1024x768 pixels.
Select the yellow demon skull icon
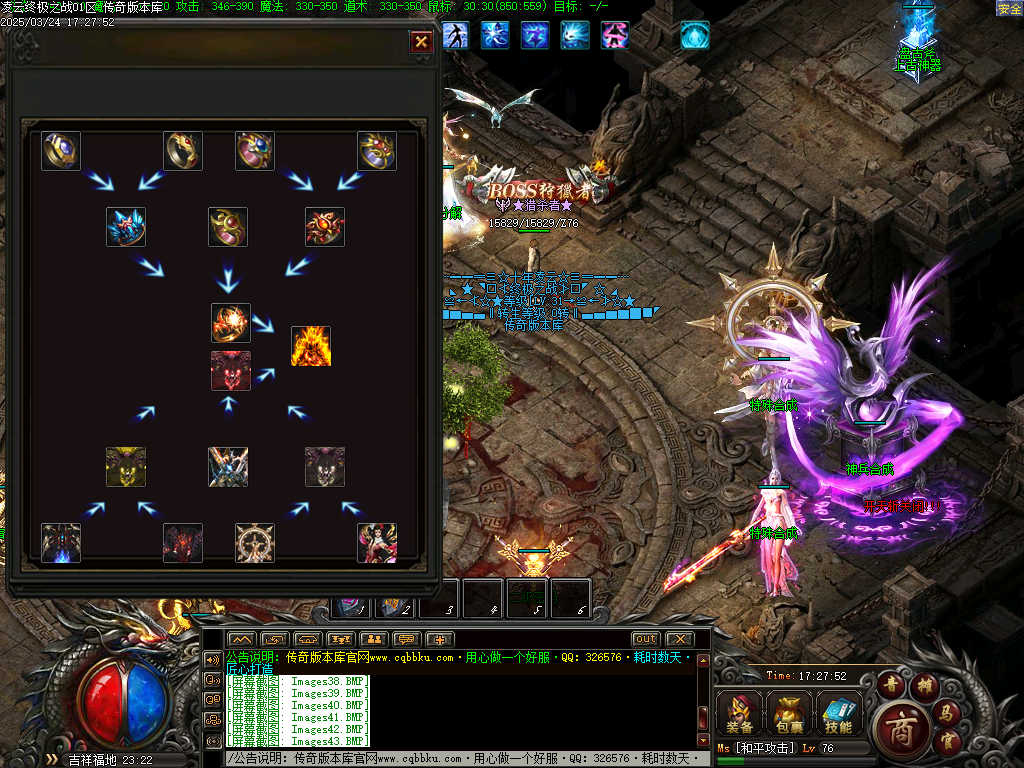(126, 467)
